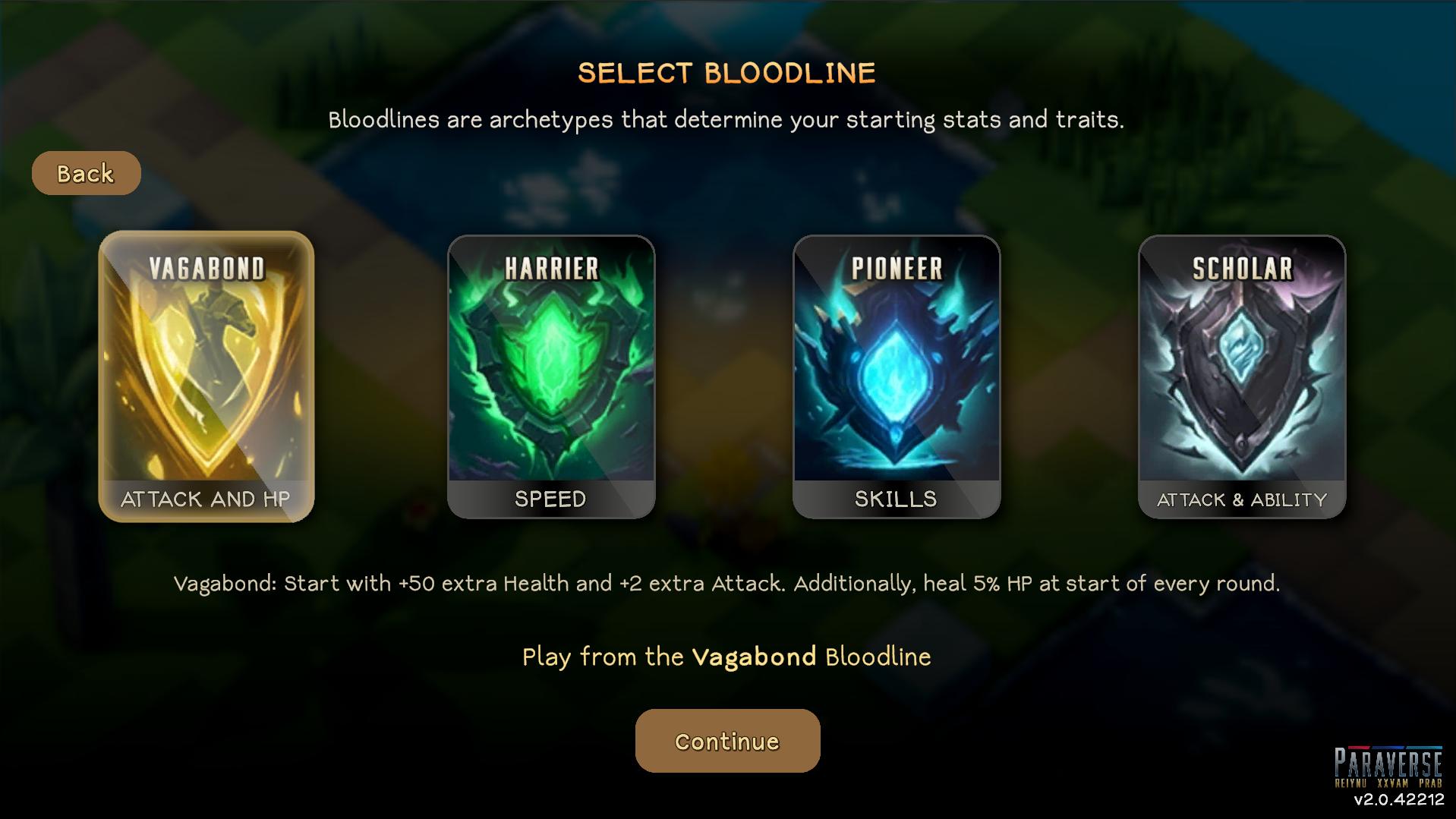Viewport: 1456px width, 819px height.
Task: Select the Vagabond bloodline card
Action: pyautogui.click(x=206, y=376)
